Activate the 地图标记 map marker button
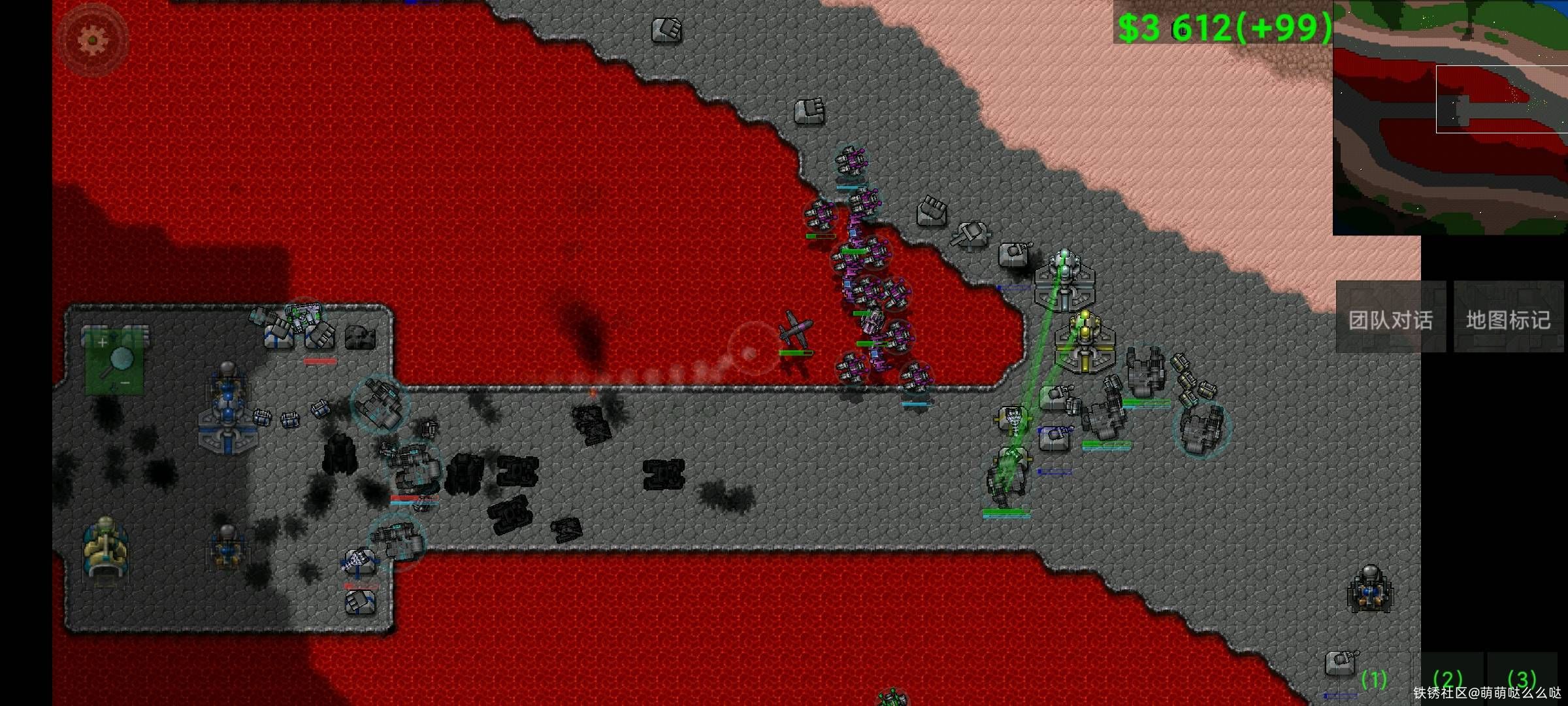The height and width of the screenshot is (706, 1568). click(1508, 318)
